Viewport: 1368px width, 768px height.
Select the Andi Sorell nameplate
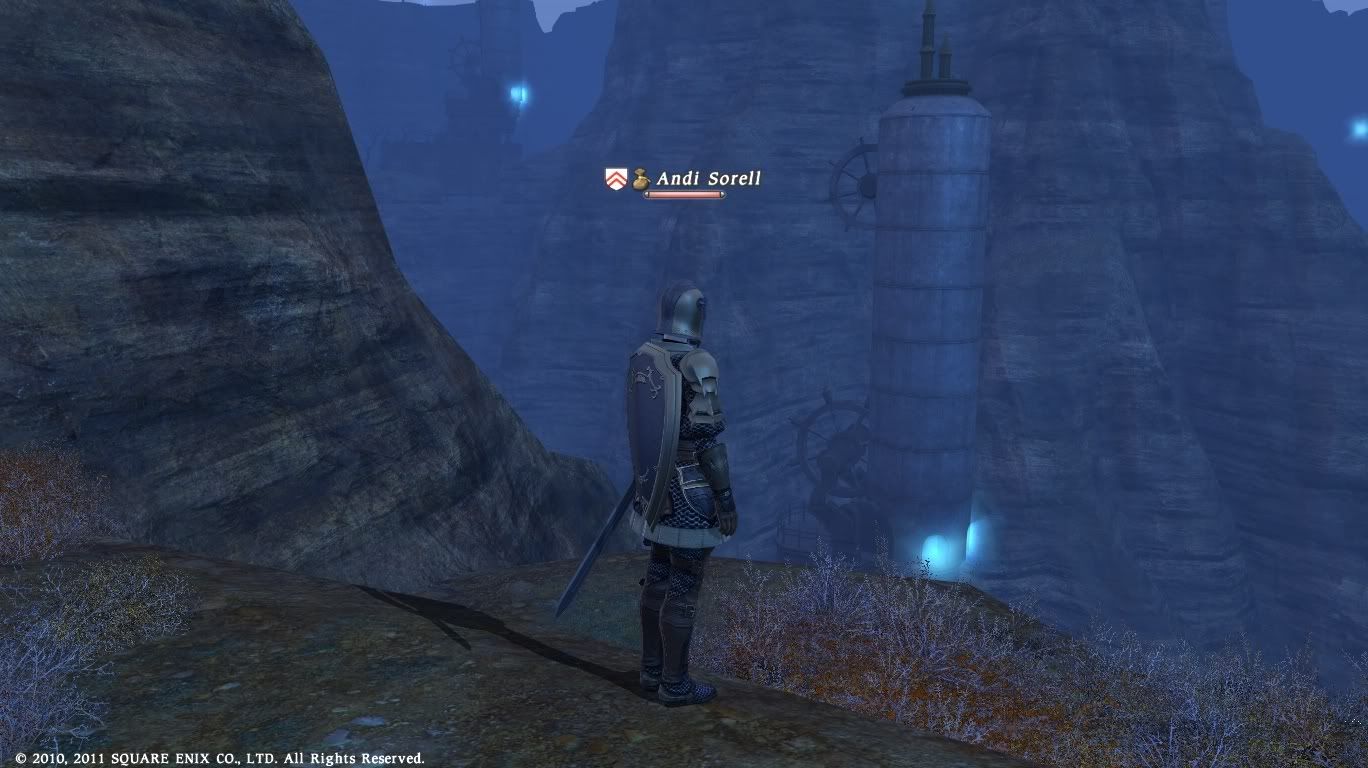pyautogui.click(x=708, y=179)
